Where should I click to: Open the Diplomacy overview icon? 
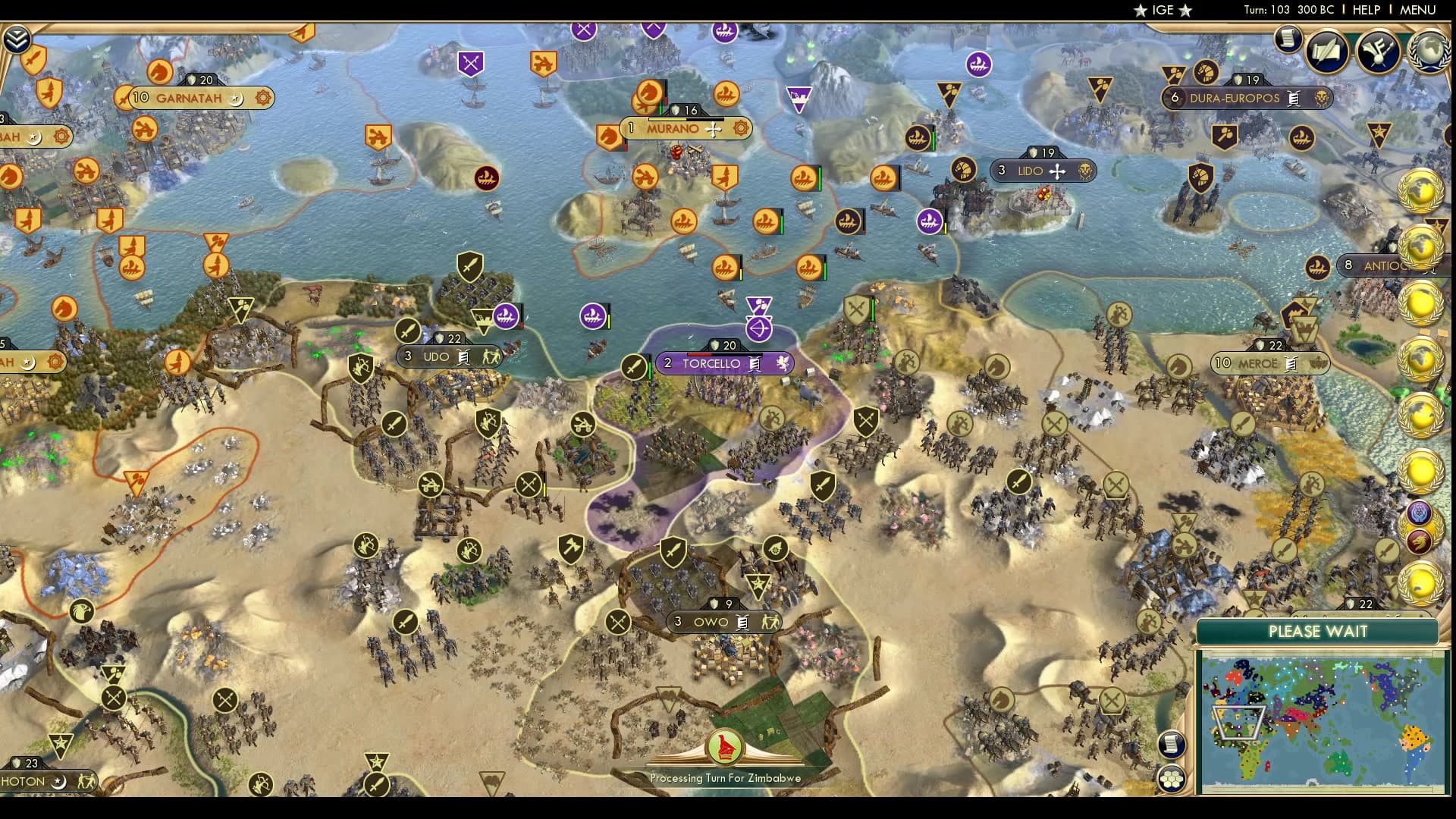click(1380, 52)
